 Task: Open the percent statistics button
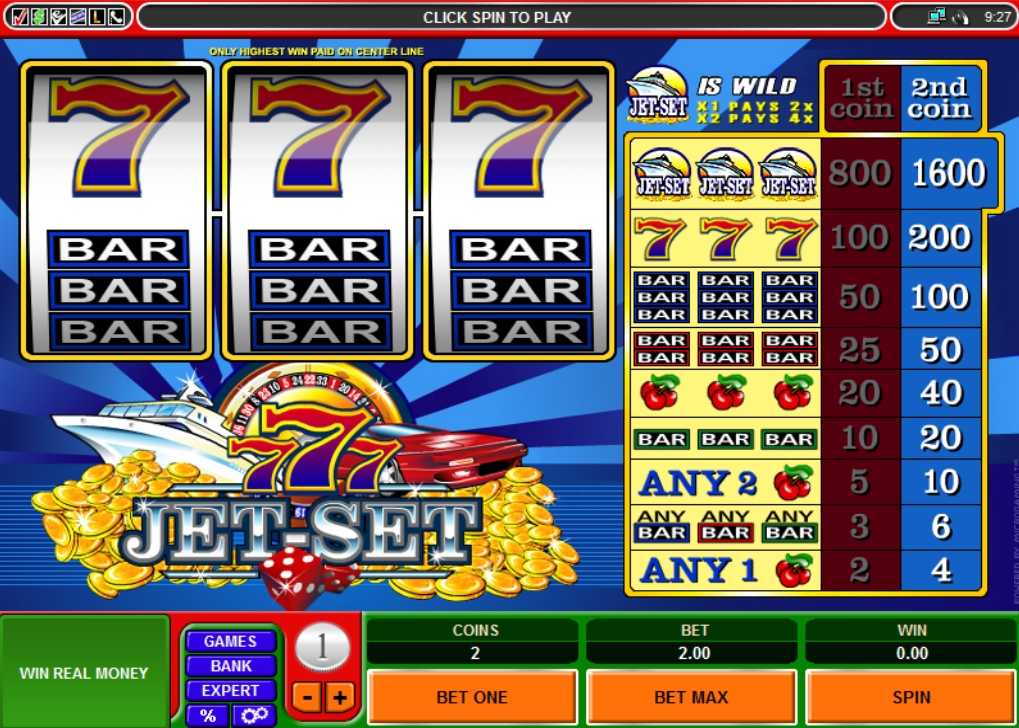coord(208,715)
